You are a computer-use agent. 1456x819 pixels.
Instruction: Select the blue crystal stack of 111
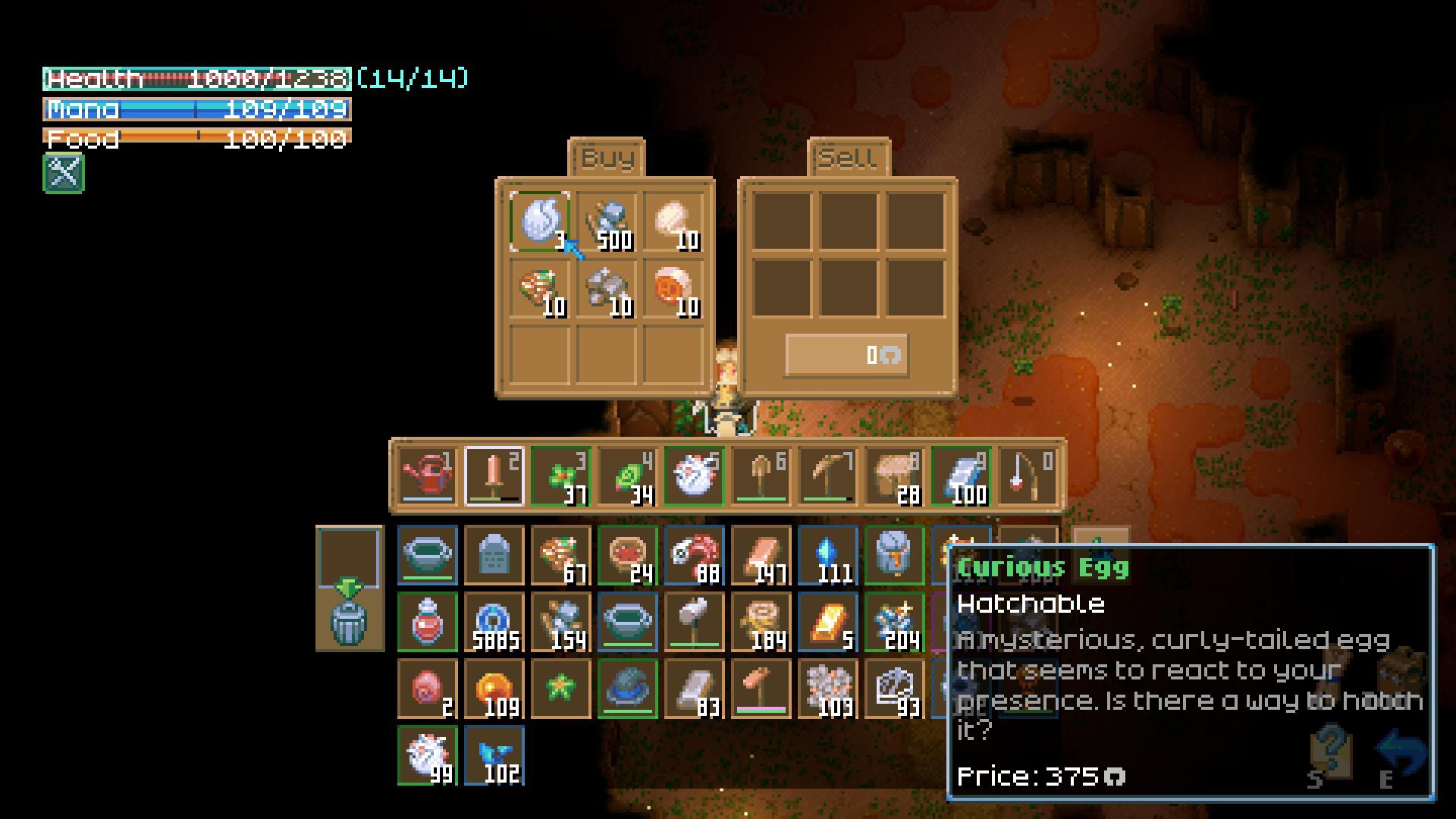[x=828, y=555]
